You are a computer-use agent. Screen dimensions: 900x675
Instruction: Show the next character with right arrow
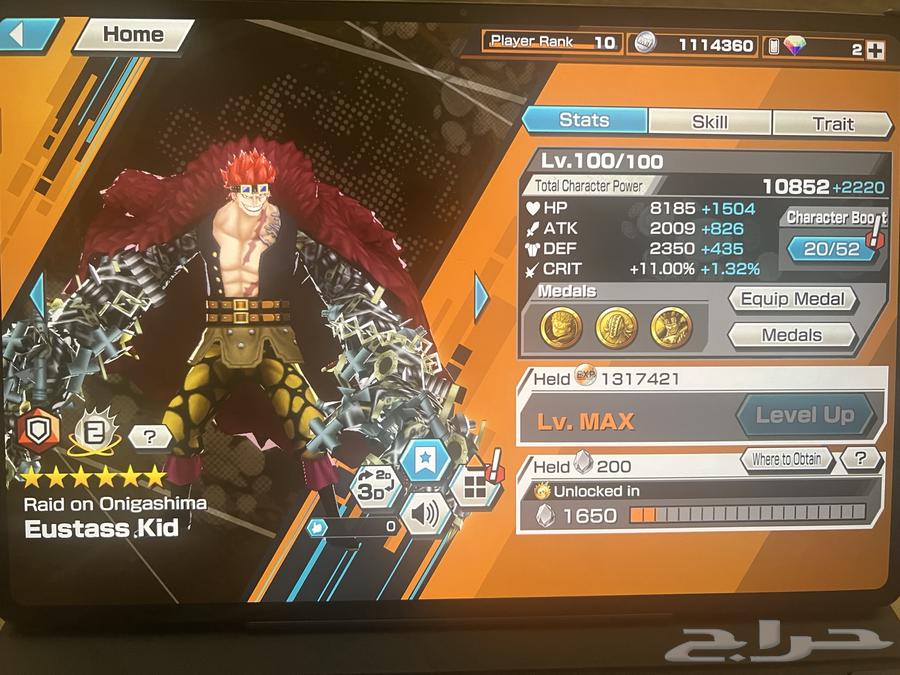click(x=481, y=295)
